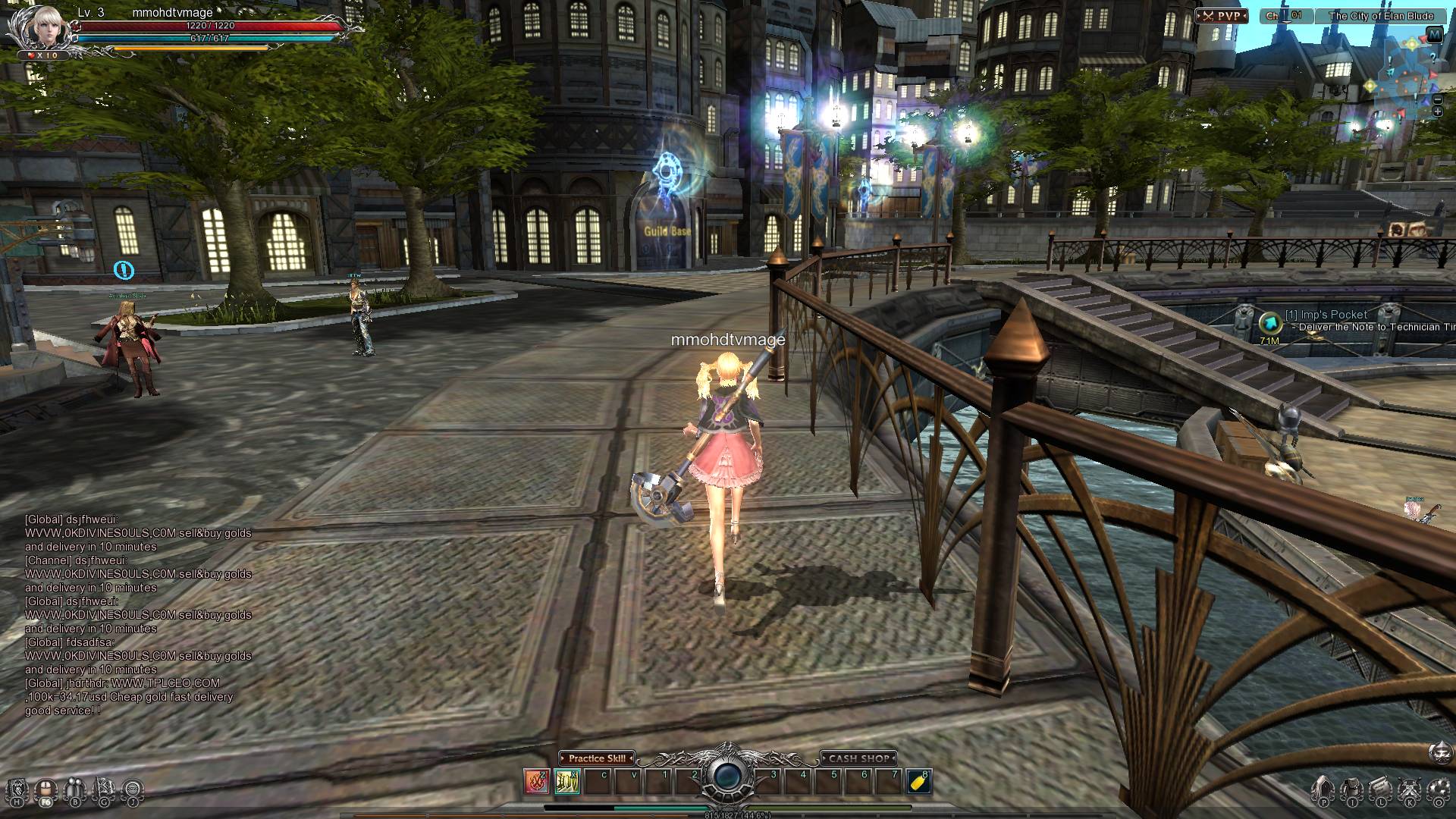The image size is (1456, 819).
Task: Open the full map with M button
Action: [1434, 34]
